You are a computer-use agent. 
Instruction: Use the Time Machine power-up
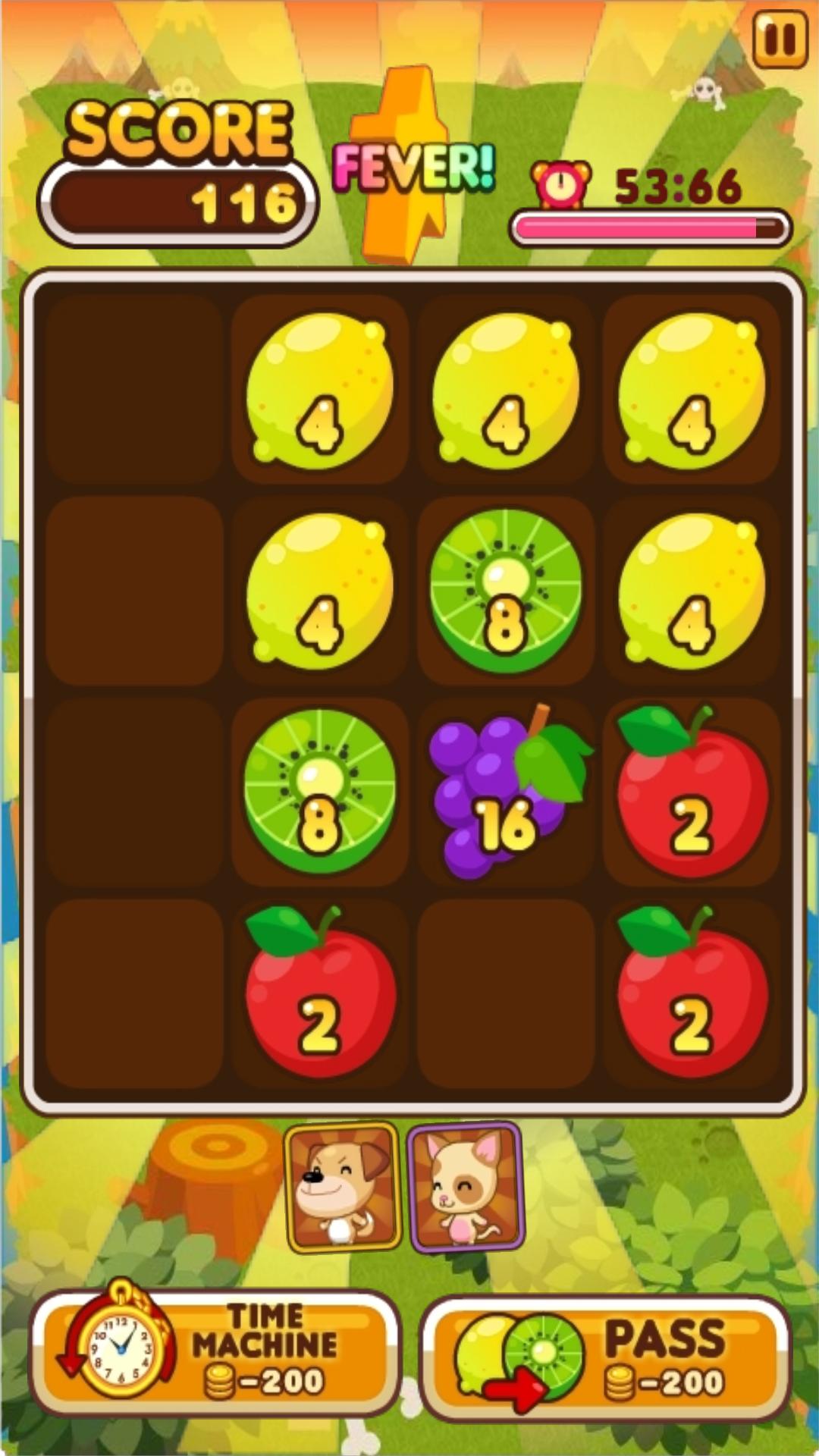pos(215,1353)
